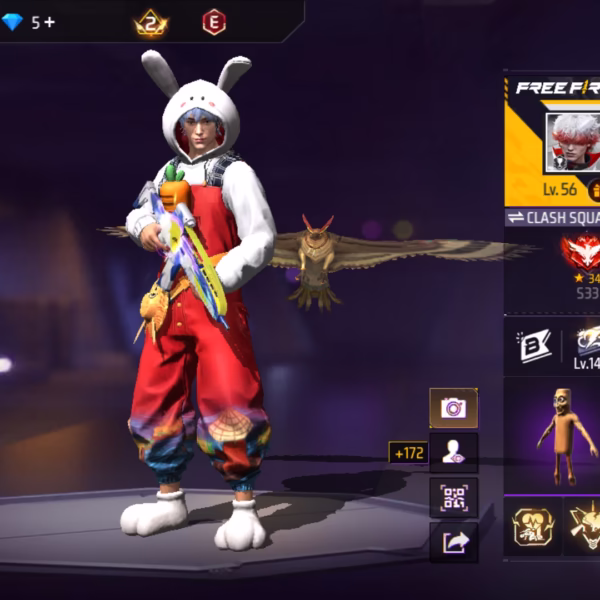
Task: Switch the Clash Squad mode selector
Action: click(x=551, y=217)
